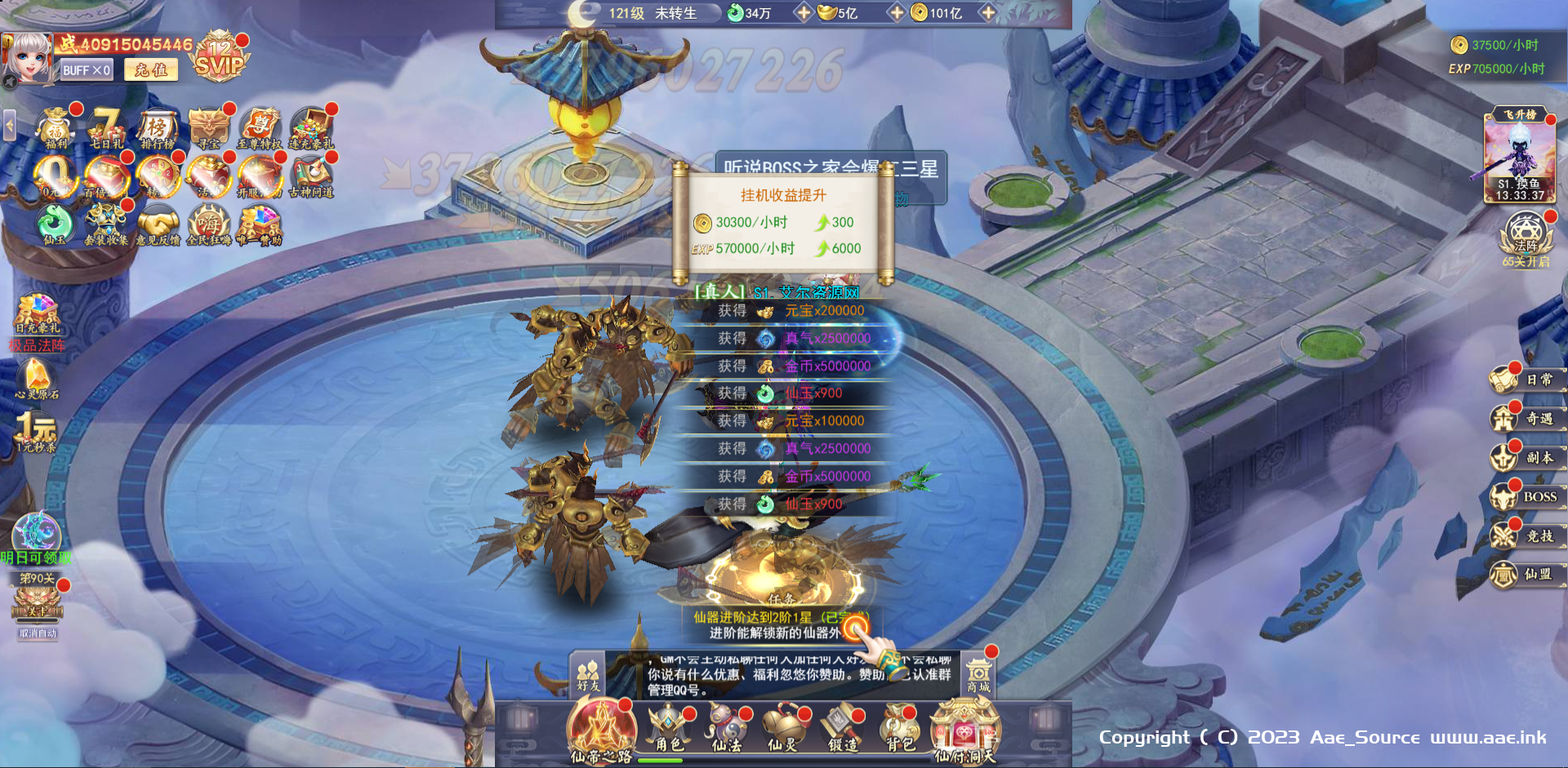Open the 锻造 forging hammer menu

click(842, 726)
